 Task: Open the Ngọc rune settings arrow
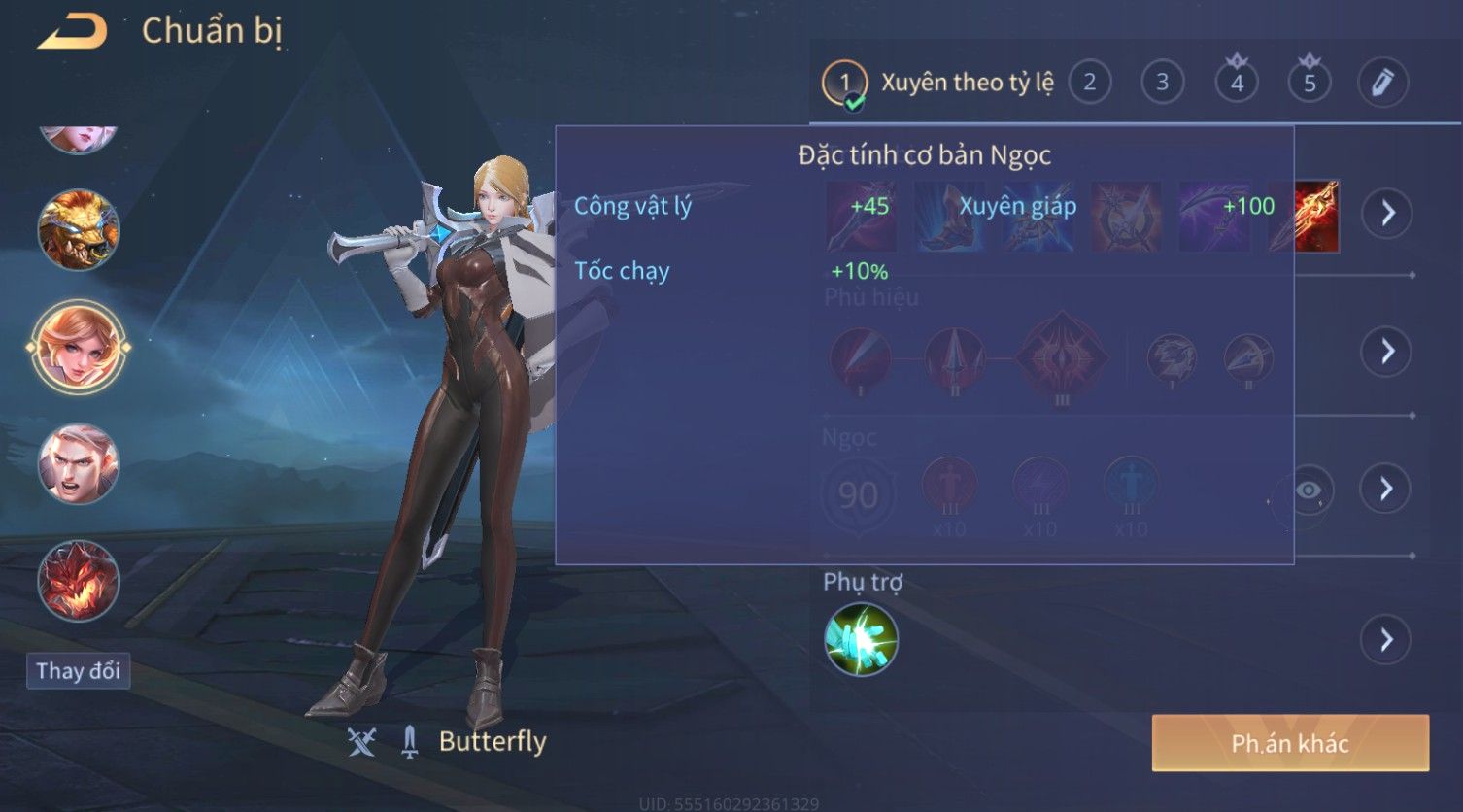[x=1387, y=489]
